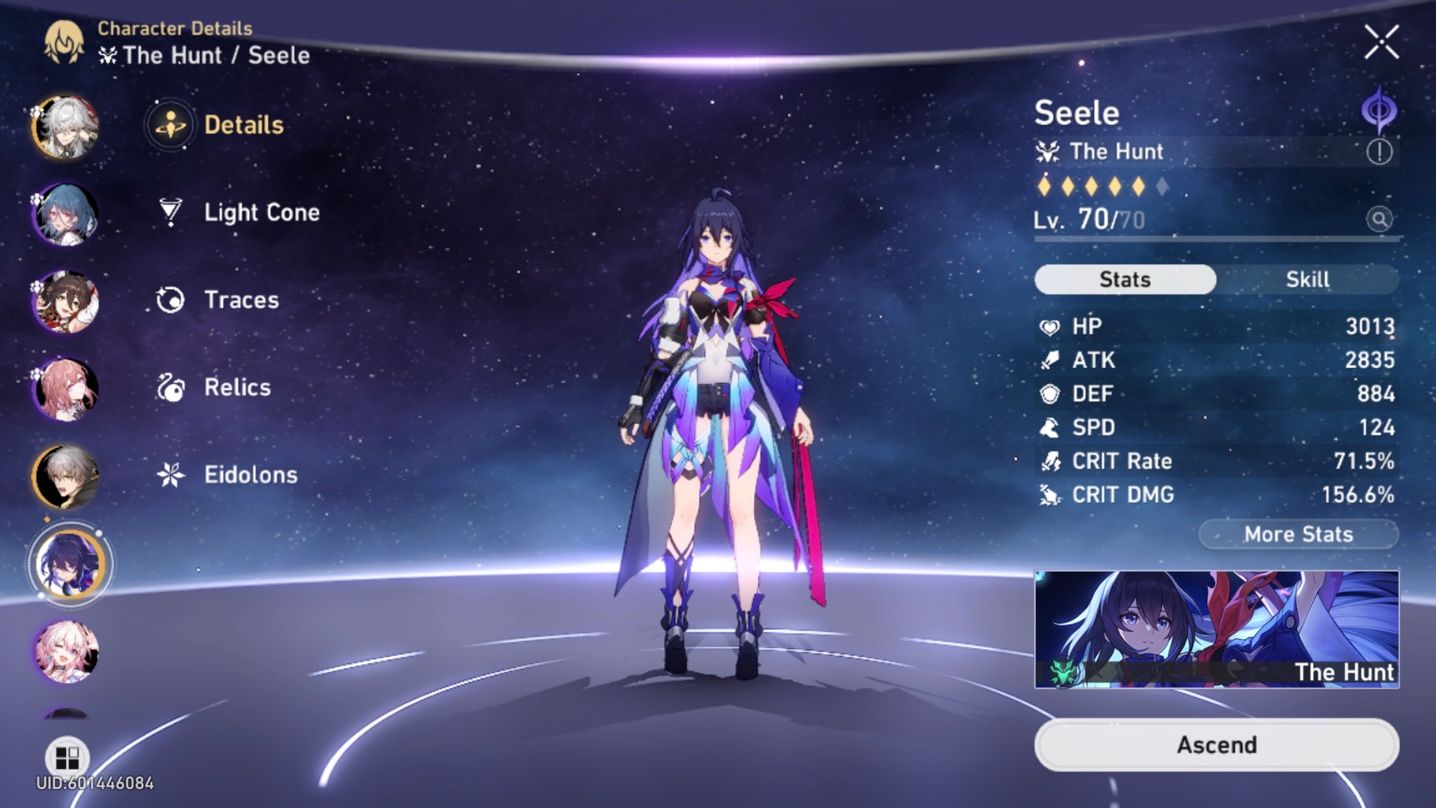Open the Relics section
The width and height of the screenshot is (1436, 808).
237,387
